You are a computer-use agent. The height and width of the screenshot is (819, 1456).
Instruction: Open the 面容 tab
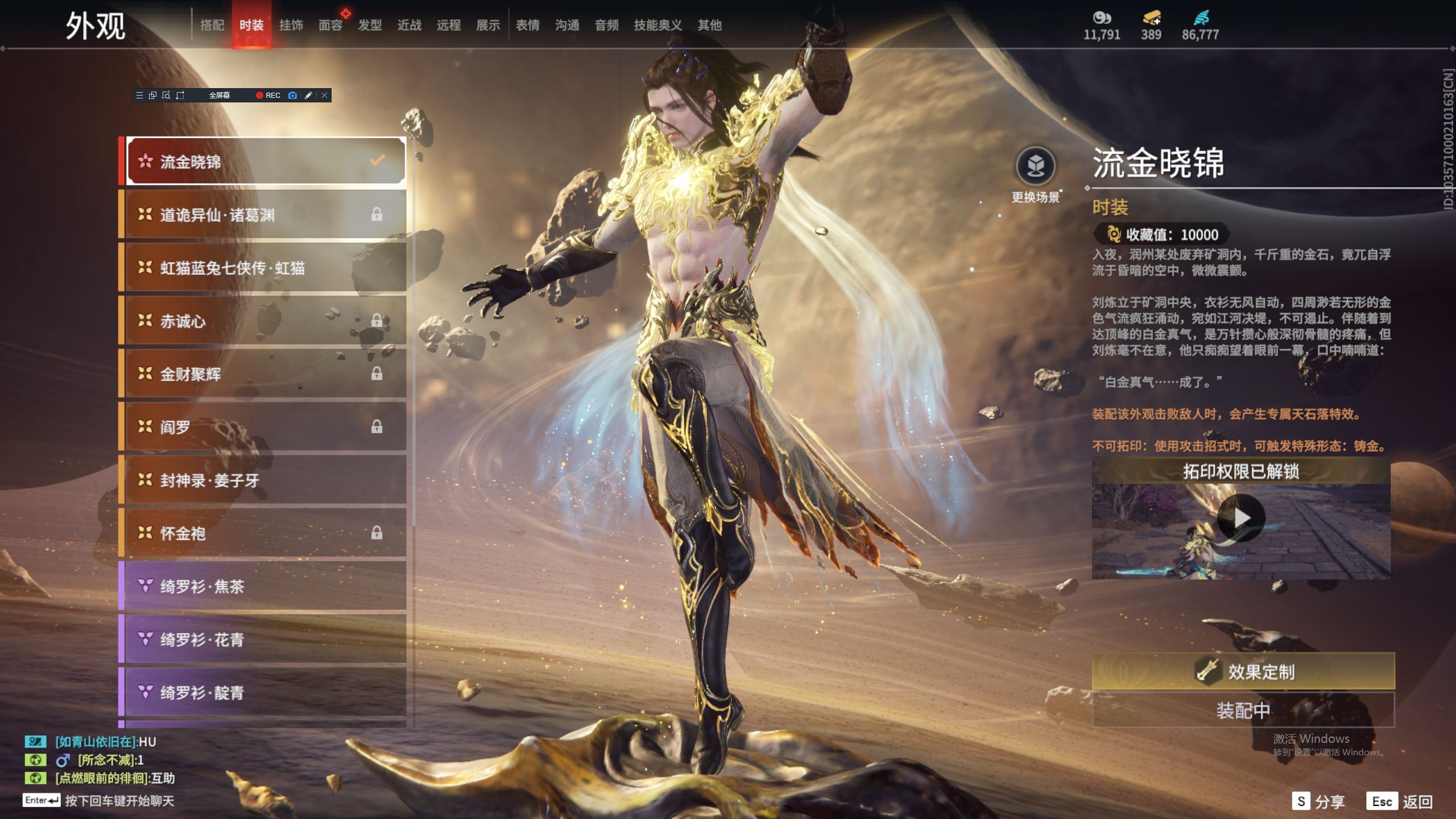pyautogui.click(x=330, y=25)
